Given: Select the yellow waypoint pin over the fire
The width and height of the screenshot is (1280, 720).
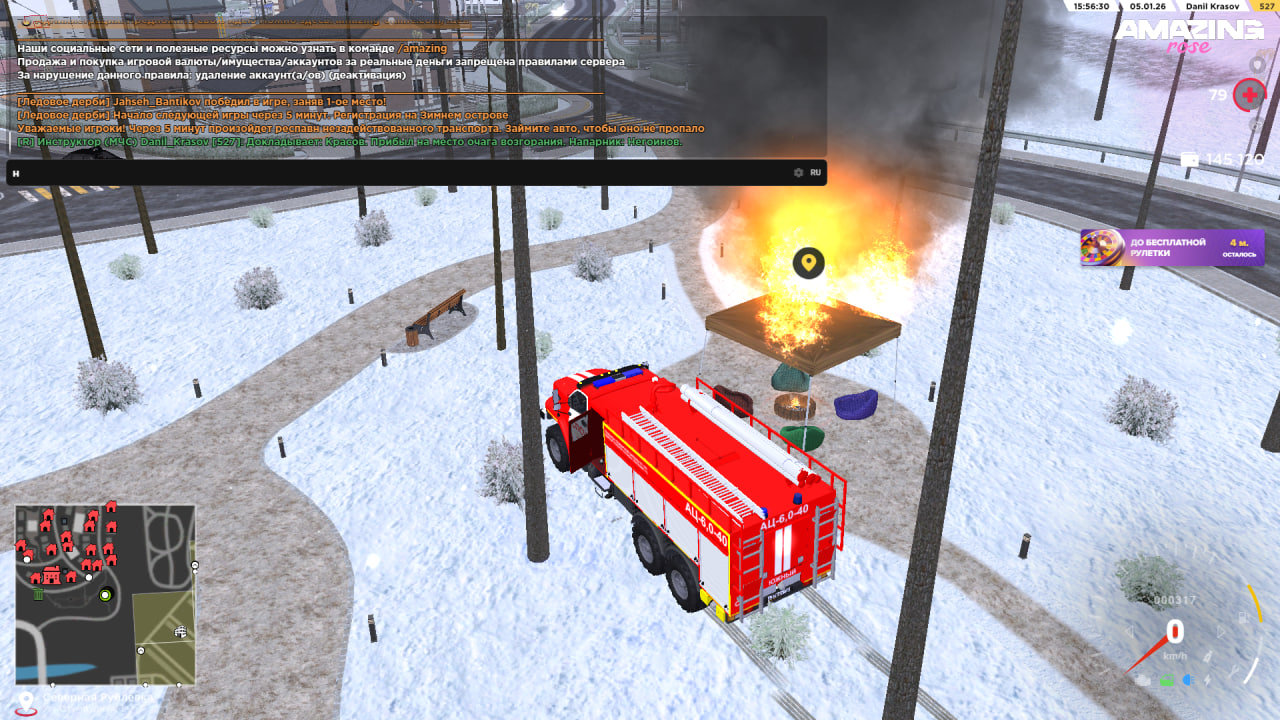Looking at the screenshot, I should click(x=808, y=263).
